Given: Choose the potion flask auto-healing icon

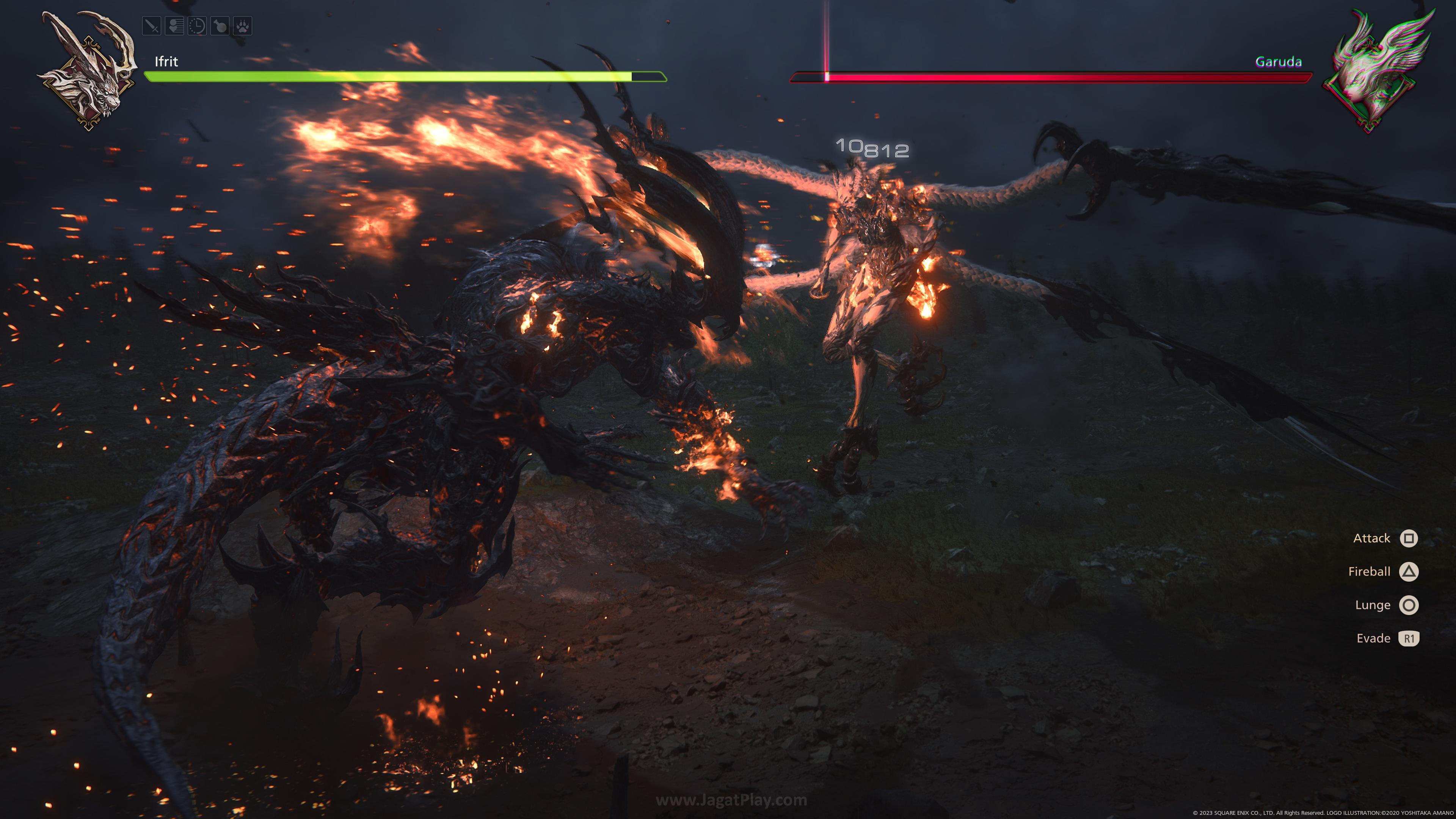Looking at the screenshot, I should point(220,26).
